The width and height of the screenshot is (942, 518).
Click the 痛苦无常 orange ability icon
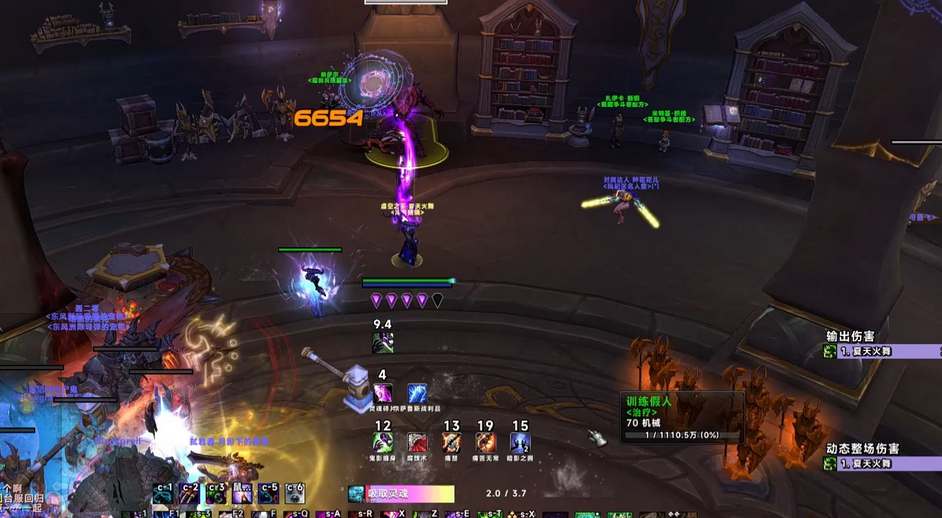click(486, 441)
